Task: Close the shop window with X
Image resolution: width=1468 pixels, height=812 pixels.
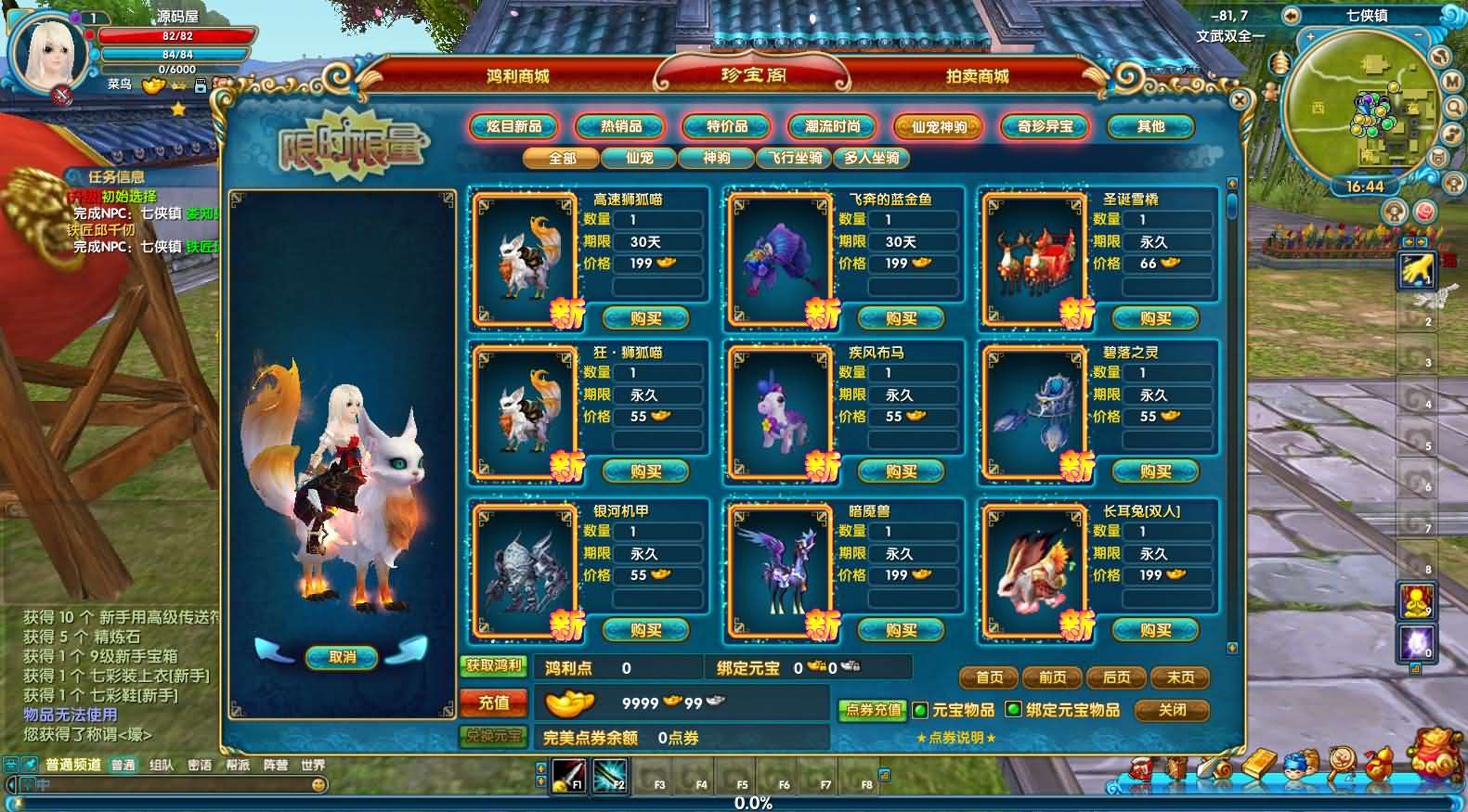Action: pos(1239,99)
